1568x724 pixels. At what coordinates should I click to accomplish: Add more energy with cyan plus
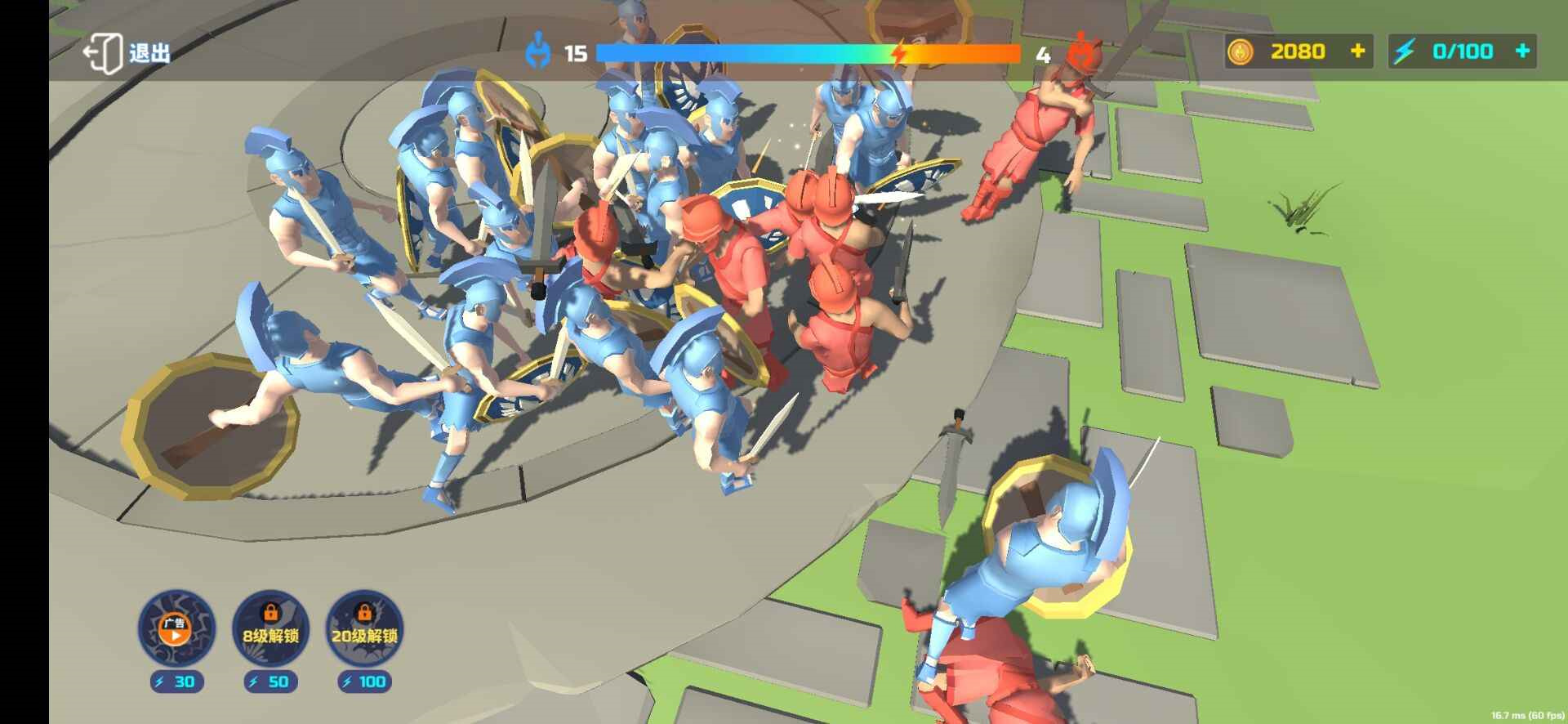1522,51
